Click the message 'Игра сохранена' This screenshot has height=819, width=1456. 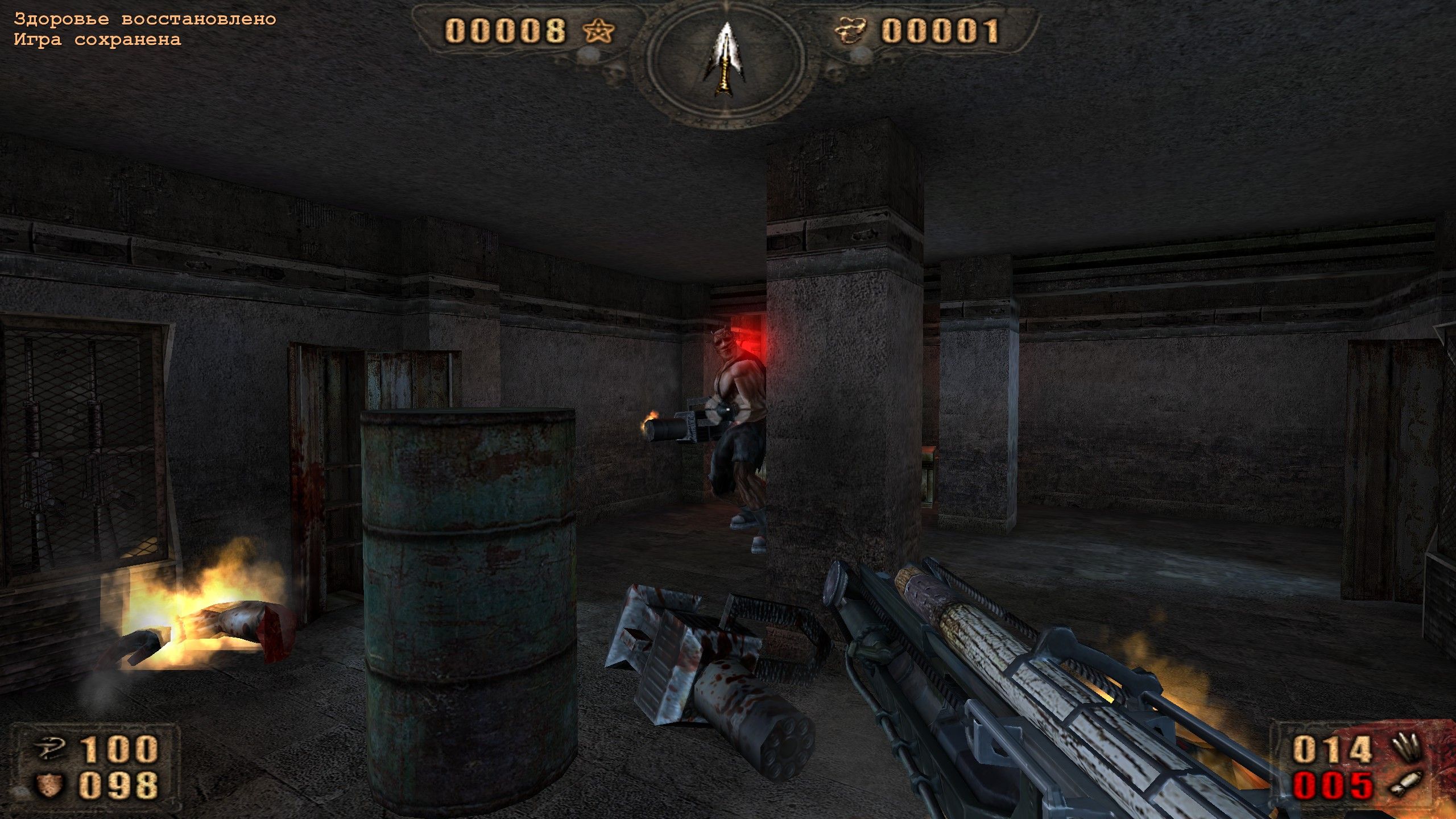point(97,42)
